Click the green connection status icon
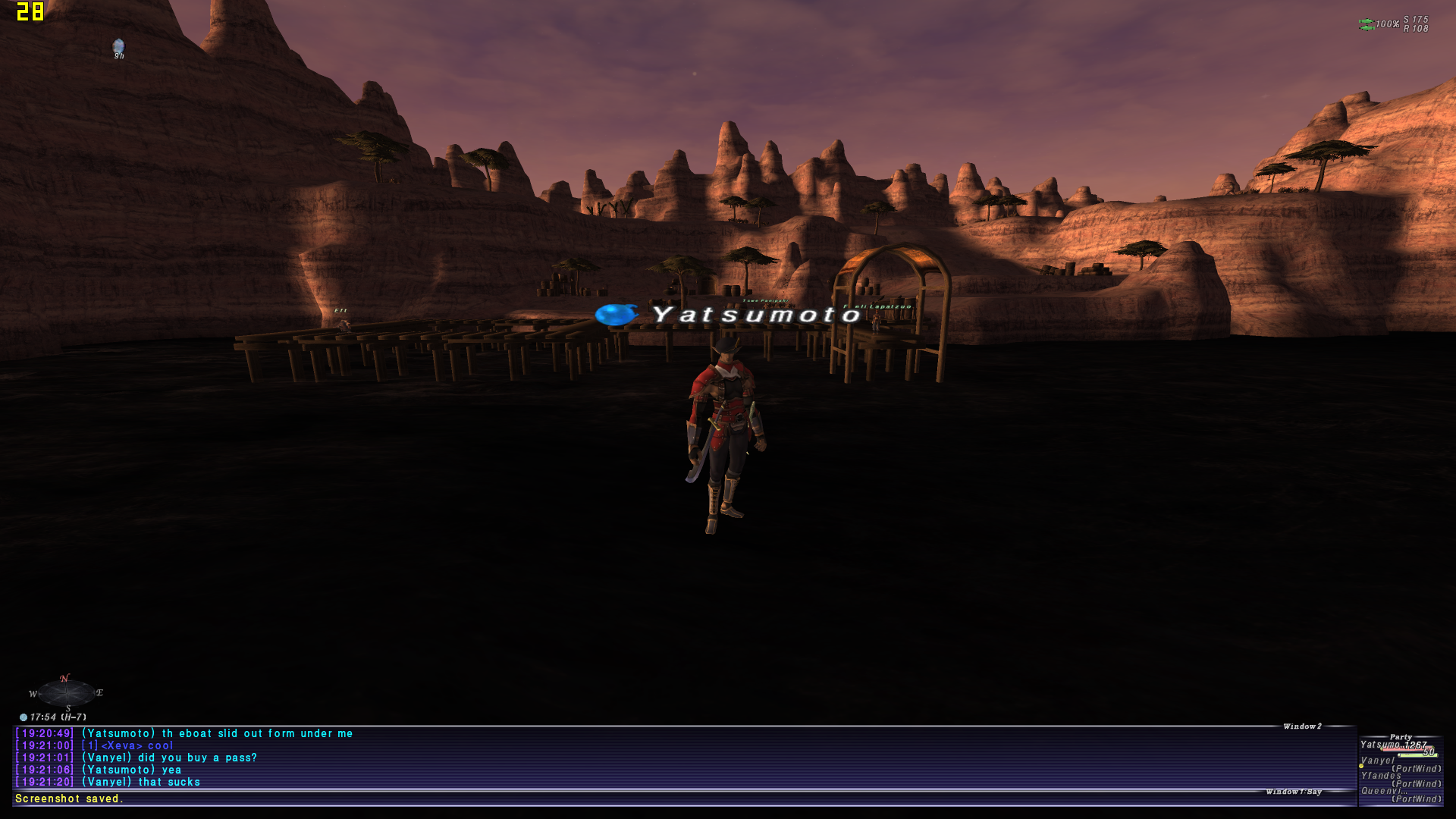This screenshot has height=819, width=1456. [x=1366, y=24]
